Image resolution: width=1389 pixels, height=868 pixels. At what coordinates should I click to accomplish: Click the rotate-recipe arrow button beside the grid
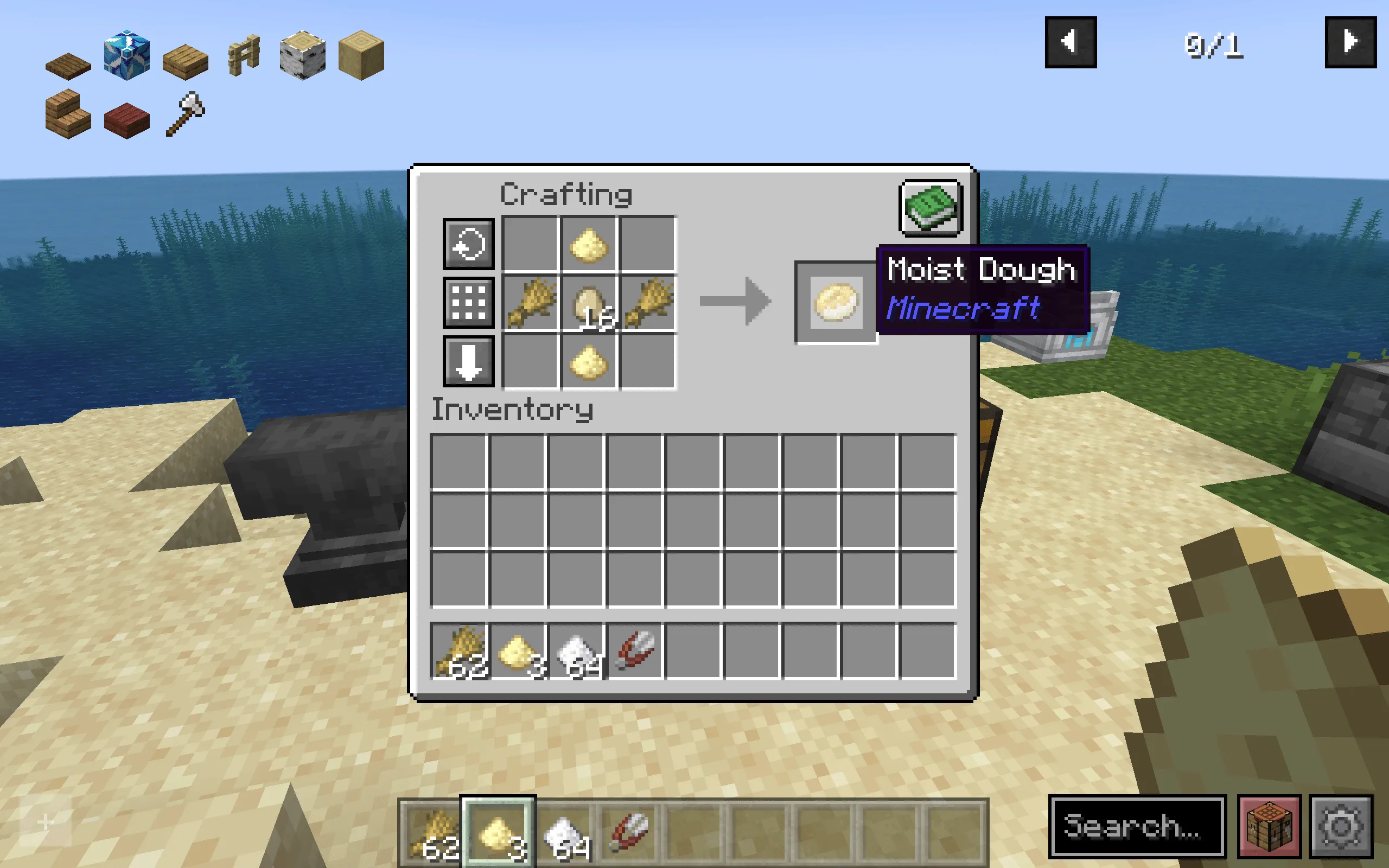pos(468,245)
